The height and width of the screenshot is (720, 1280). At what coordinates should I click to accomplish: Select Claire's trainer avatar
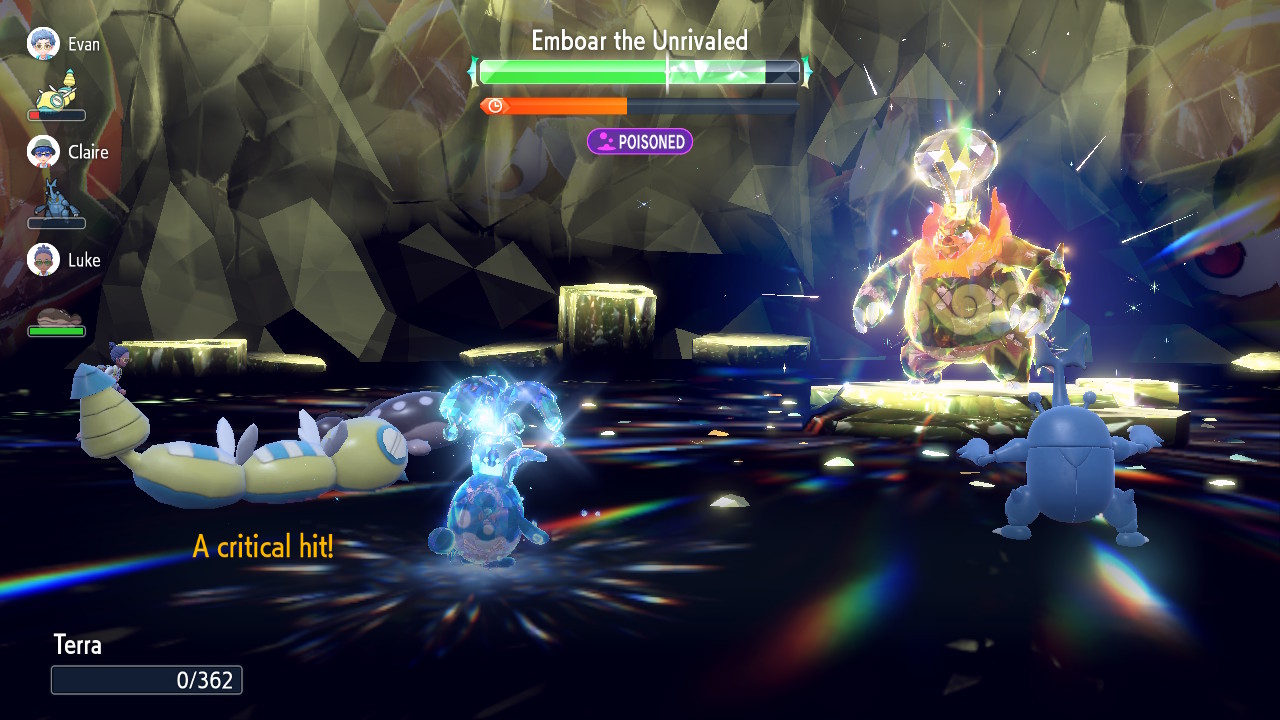pyautogui.click(x=43, y=151)
